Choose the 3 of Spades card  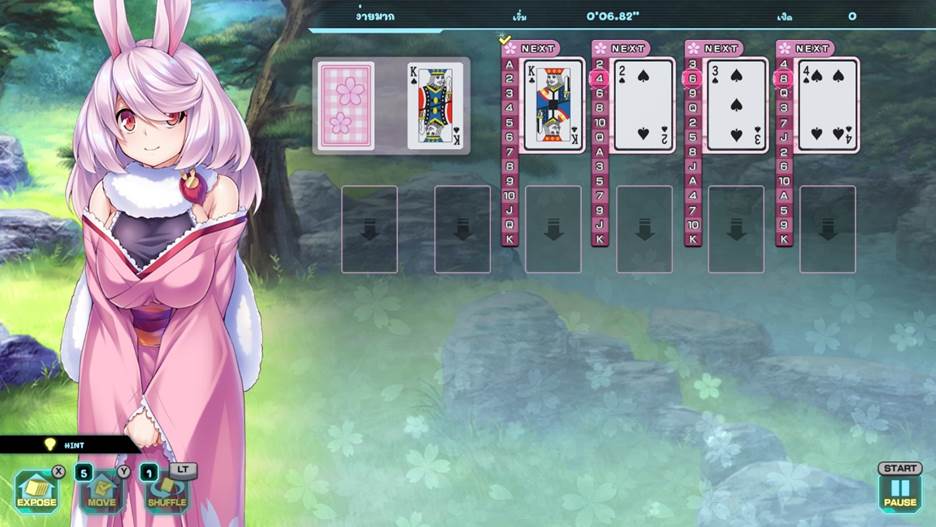click(x=736, y=105)
